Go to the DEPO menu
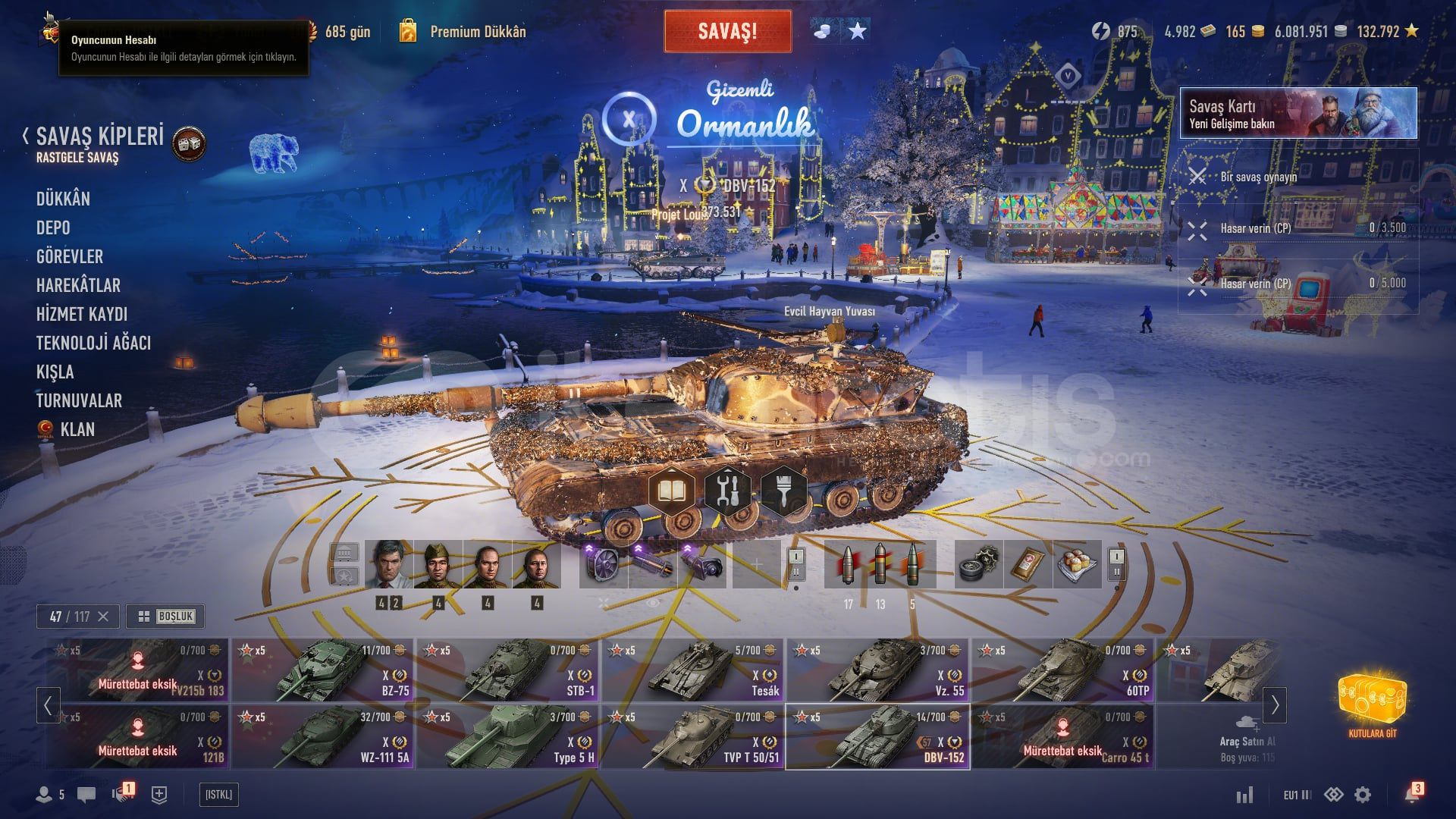Viewport: 1456px width, 819px height. point(53,227)
